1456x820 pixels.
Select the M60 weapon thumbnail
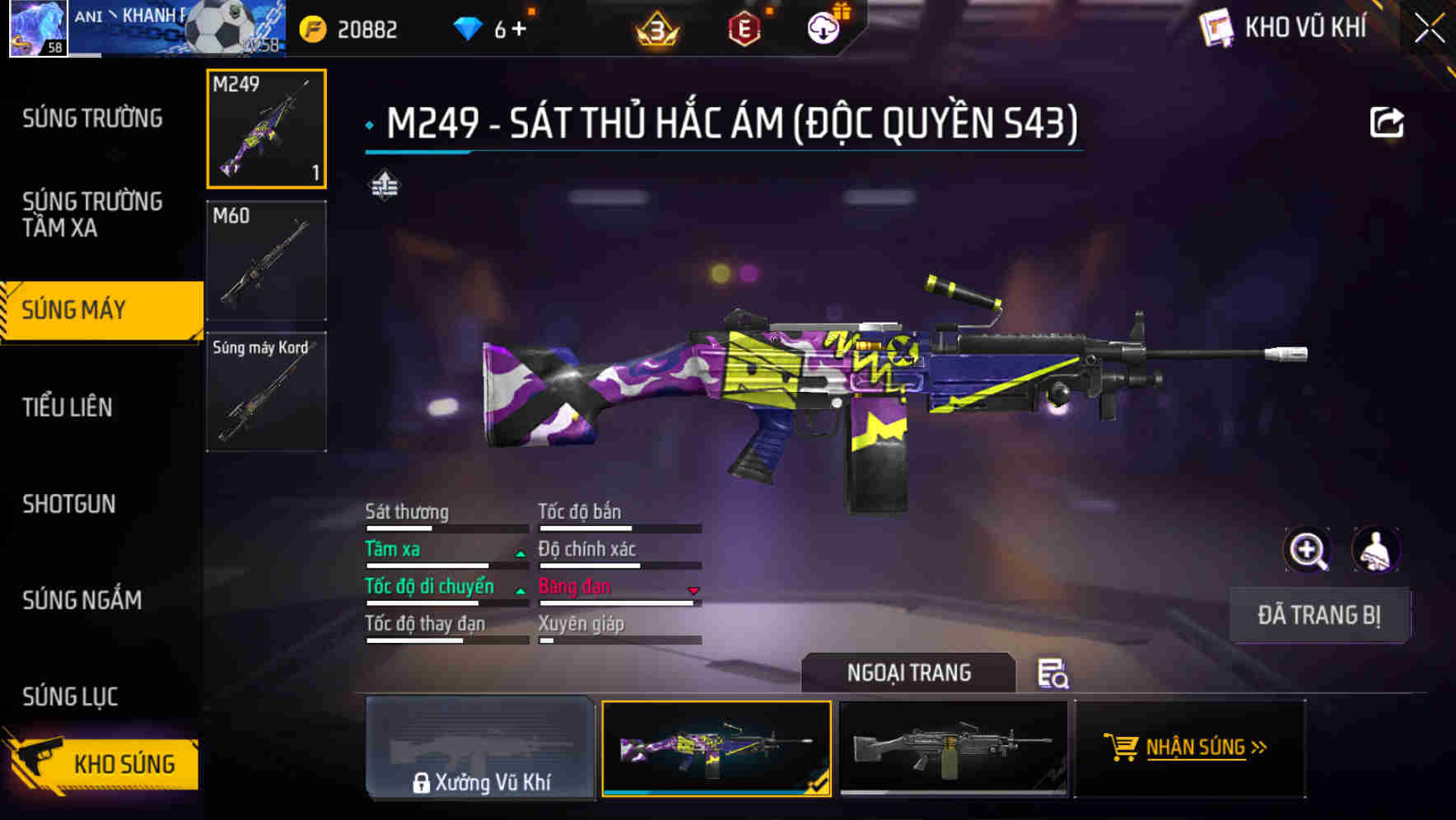[x=265, y=259]
